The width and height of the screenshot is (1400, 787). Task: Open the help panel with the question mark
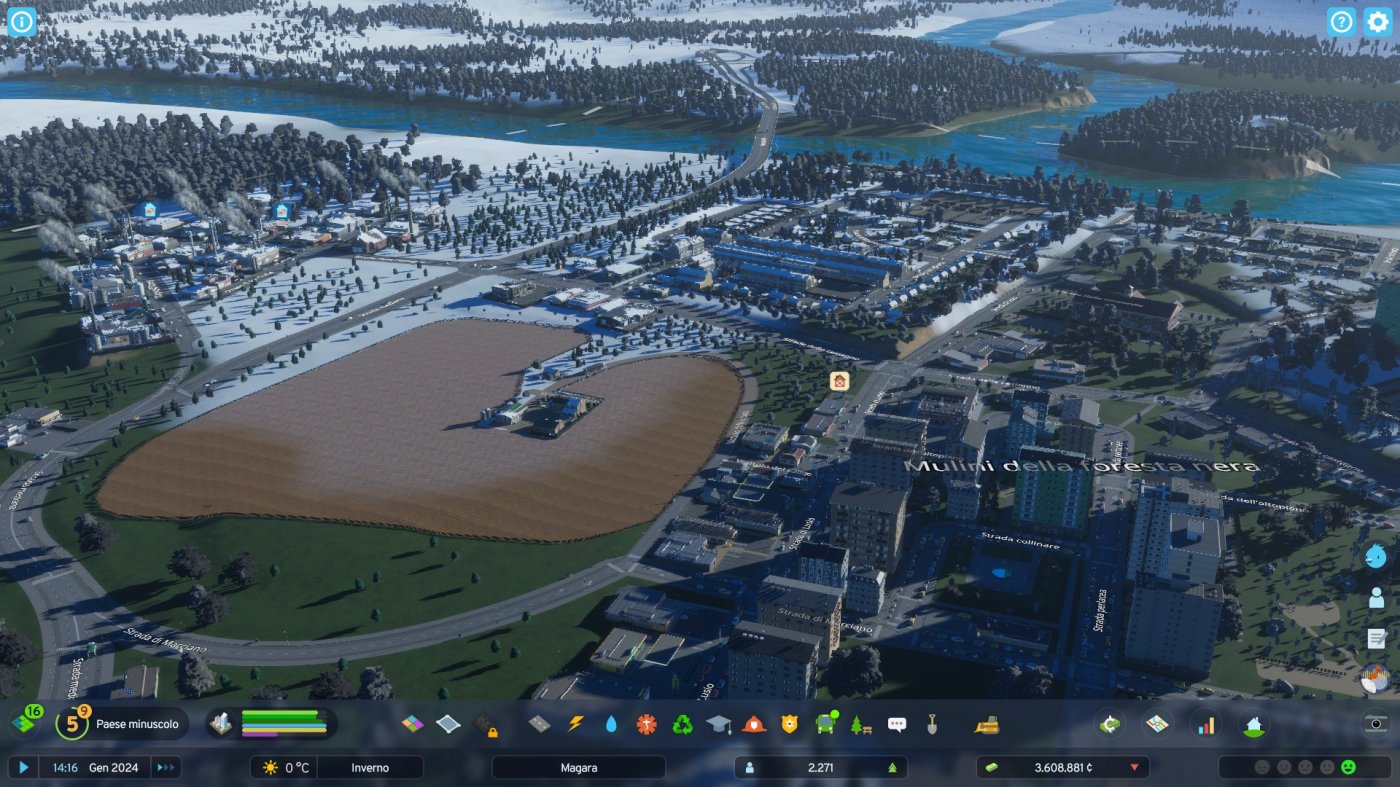1341,21
